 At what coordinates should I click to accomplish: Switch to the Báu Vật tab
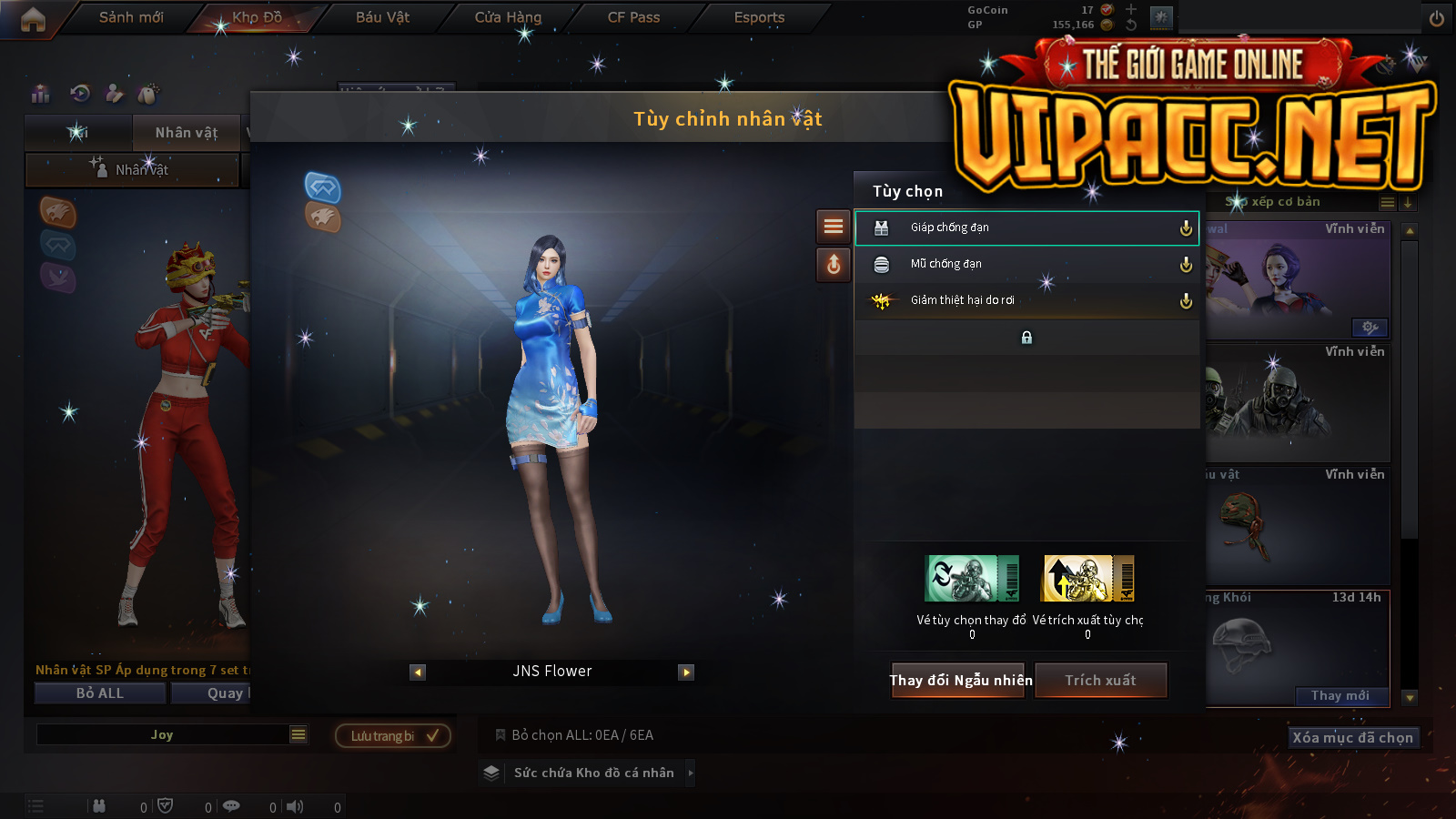point(382,17)
